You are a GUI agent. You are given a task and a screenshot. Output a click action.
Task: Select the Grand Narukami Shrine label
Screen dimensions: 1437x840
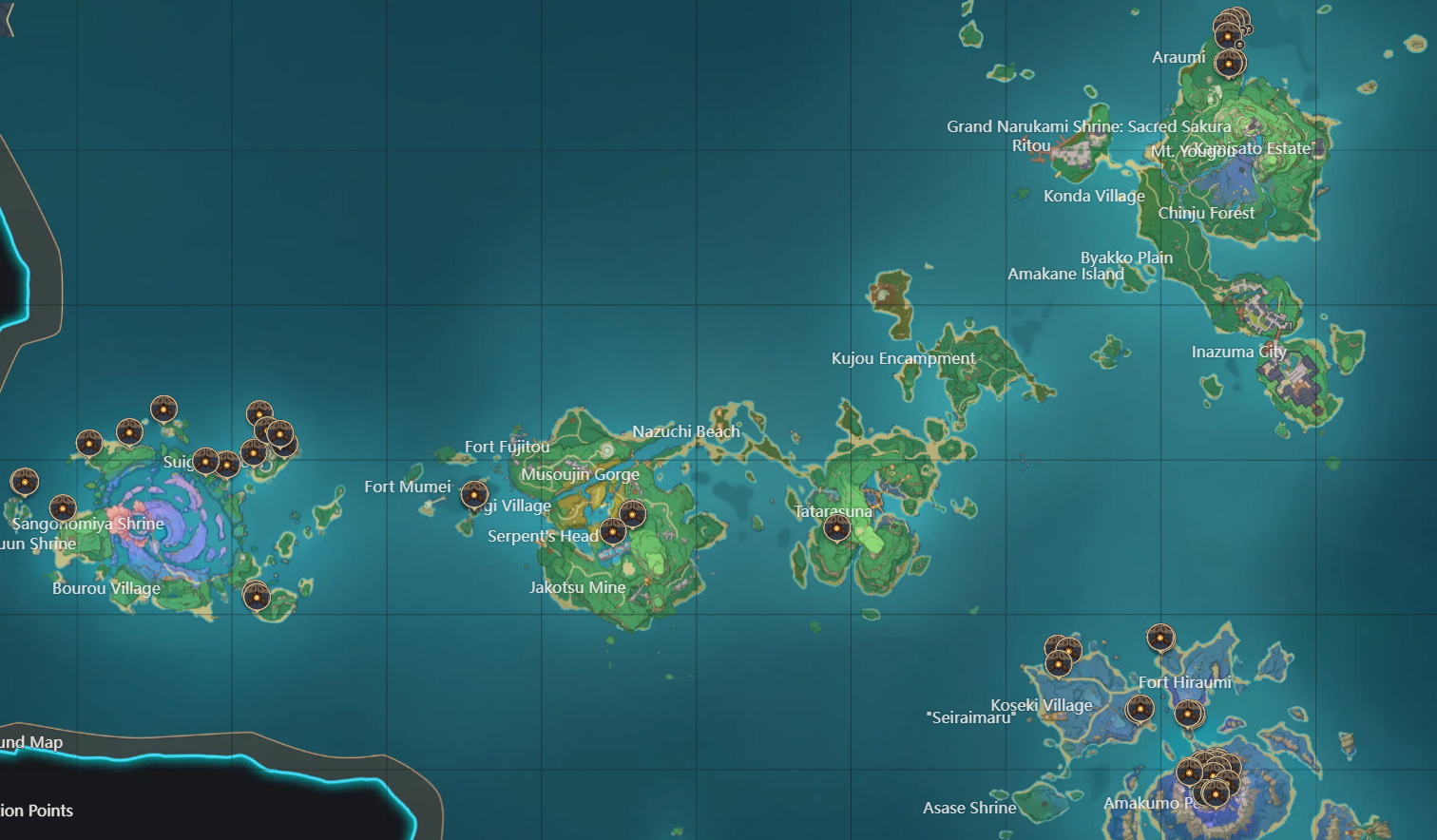(x=1088, y=125)
